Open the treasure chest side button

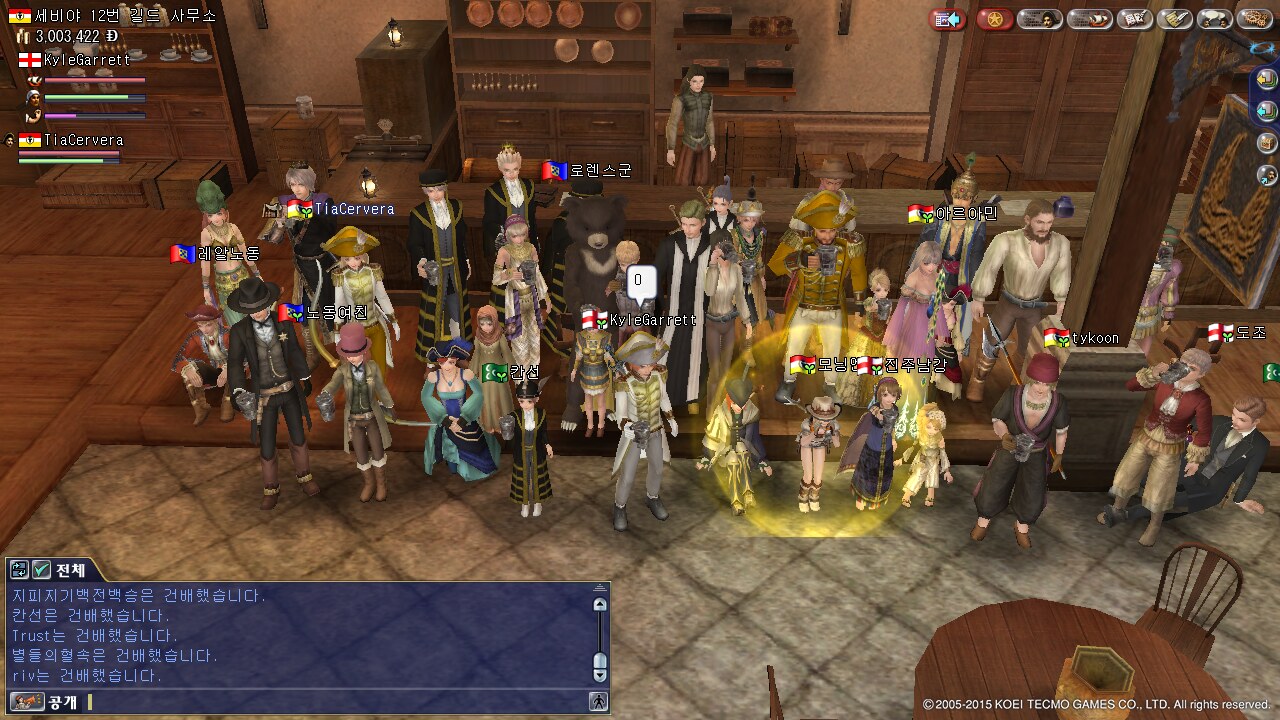(1267, 143)
